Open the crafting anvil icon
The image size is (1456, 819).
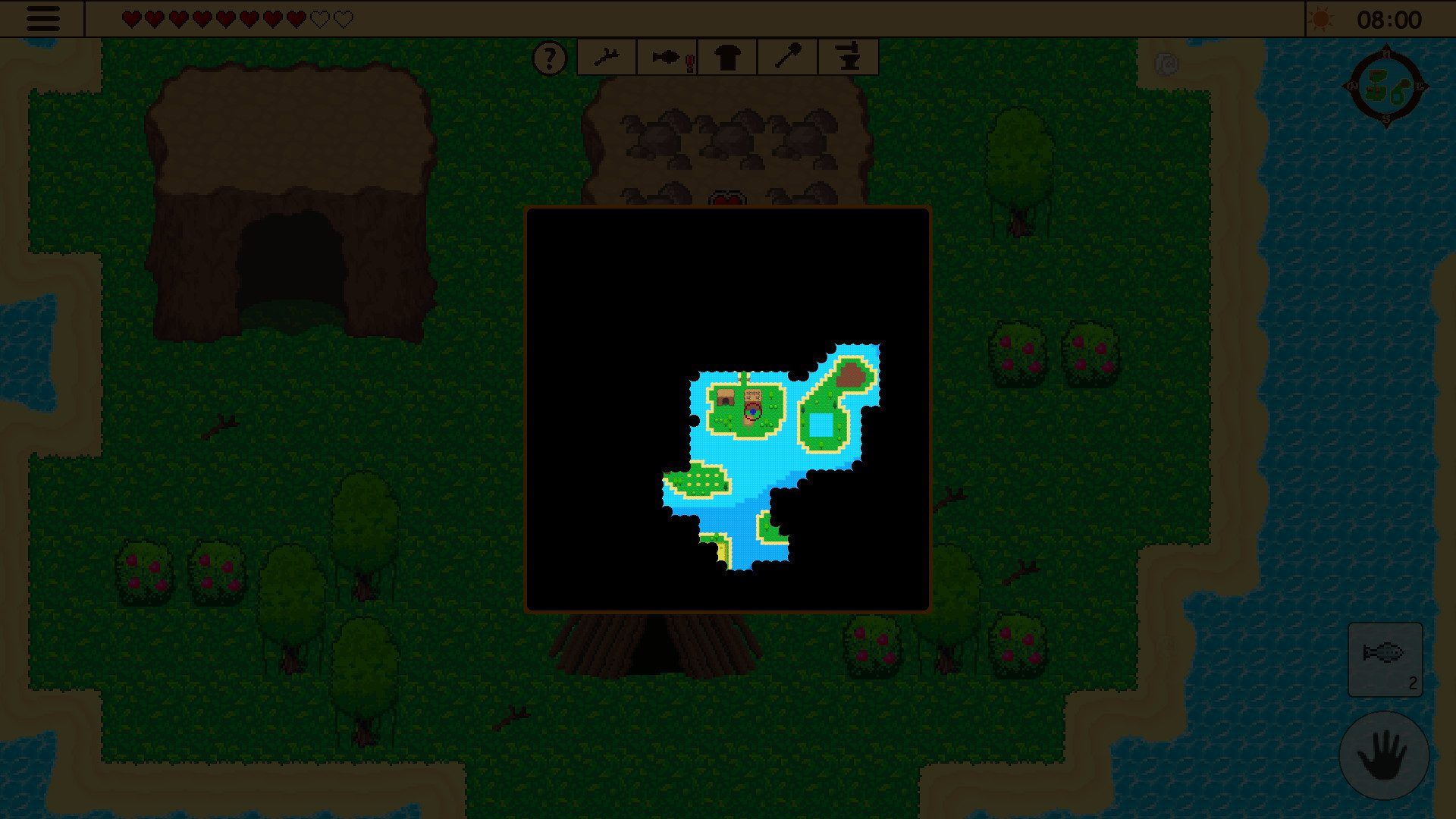[x=847, y=57]
